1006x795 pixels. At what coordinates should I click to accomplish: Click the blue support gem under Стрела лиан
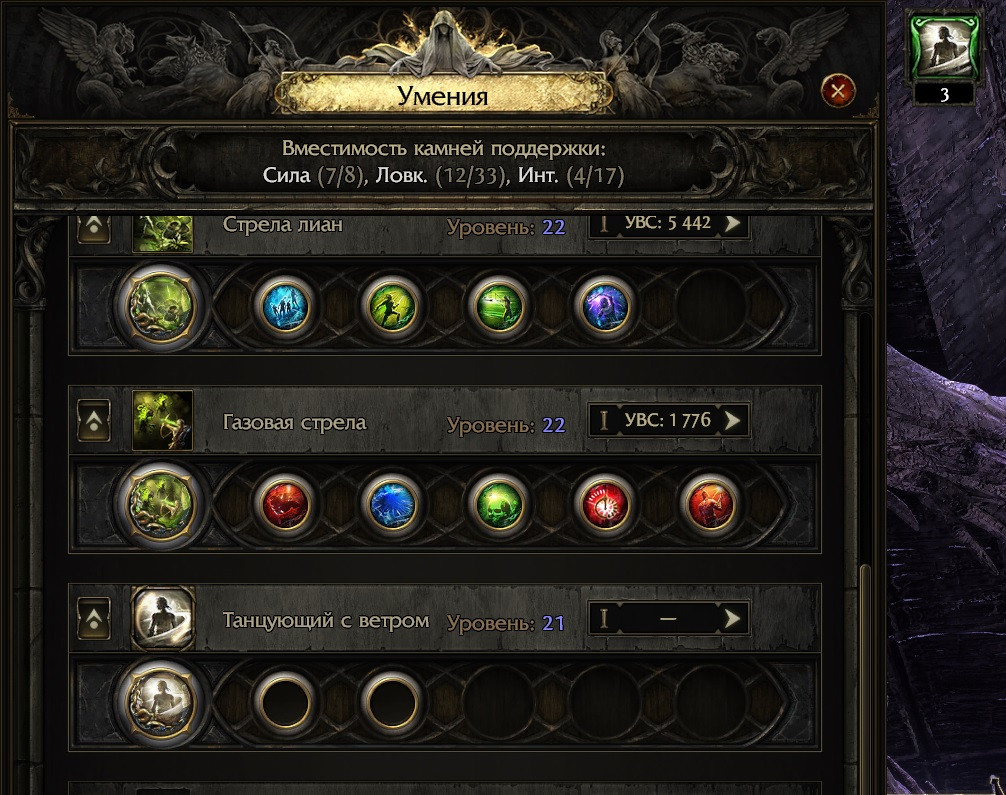tap(284, 305)
